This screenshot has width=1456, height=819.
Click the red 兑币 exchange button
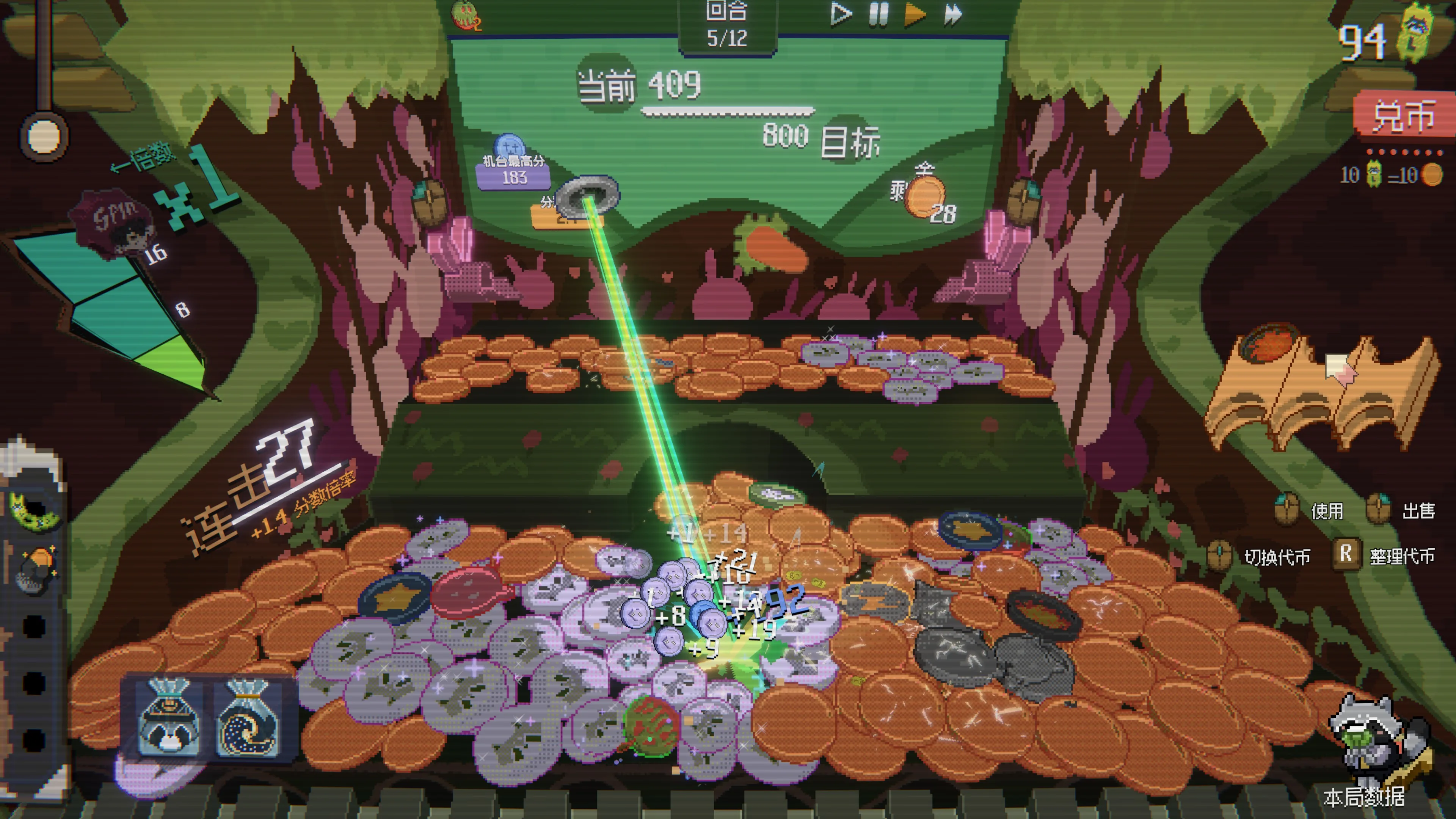pos(1403,115)
